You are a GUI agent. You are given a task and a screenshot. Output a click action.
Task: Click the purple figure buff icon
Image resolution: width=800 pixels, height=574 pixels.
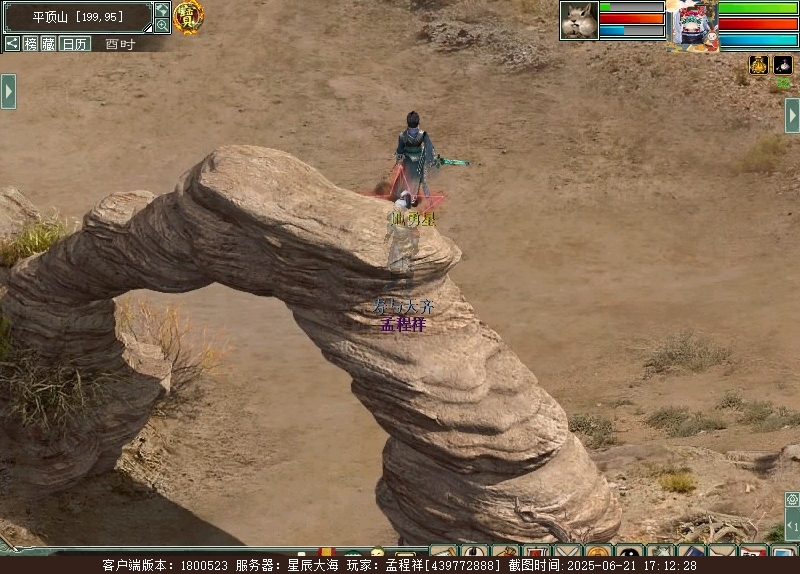point(783,65)
